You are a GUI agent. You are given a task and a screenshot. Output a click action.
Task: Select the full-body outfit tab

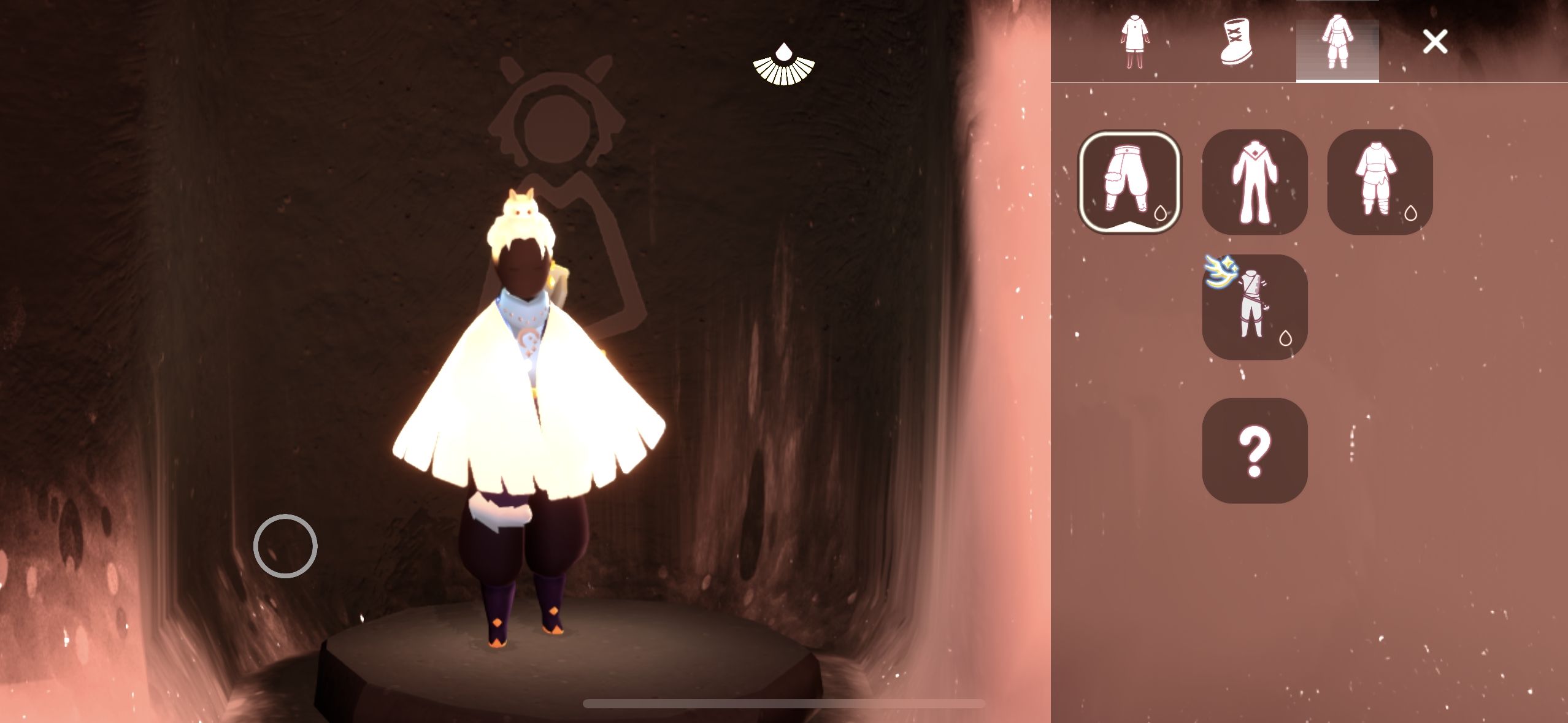[x=1337, y=43]
